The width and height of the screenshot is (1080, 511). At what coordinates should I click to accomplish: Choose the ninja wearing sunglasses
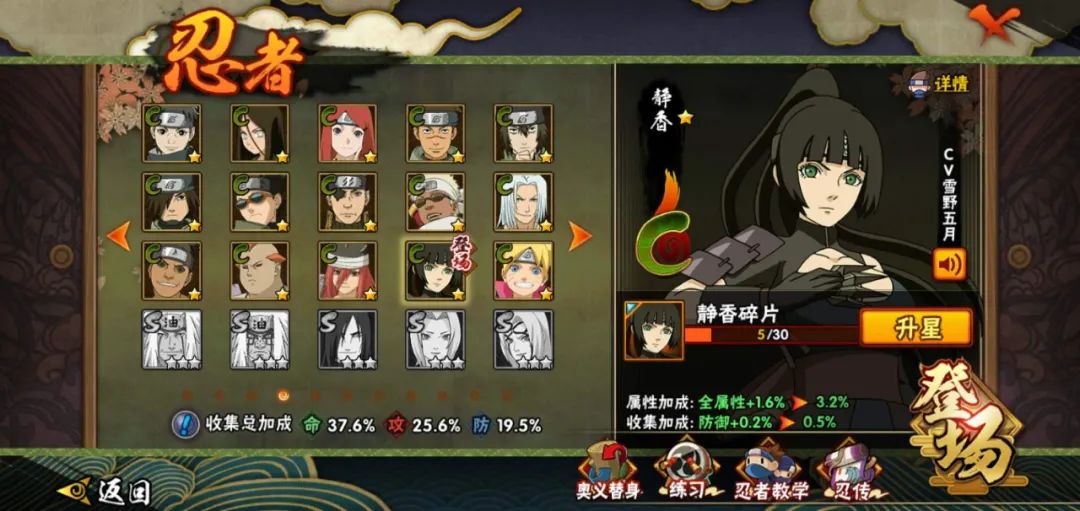(x=259, y=202)
